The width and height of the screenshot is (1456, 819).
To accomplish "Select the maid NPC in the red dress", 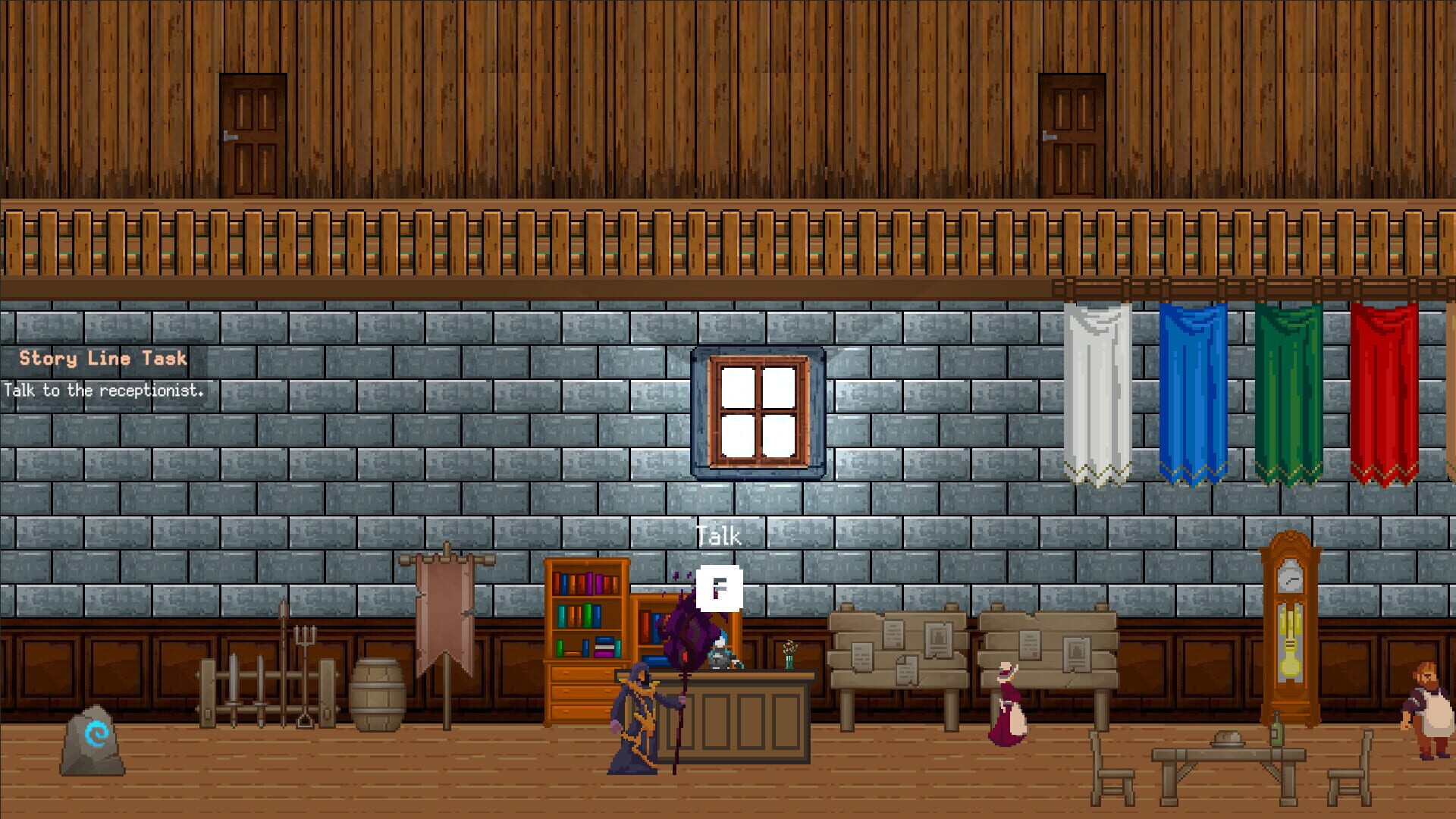I will tap(1006, 713).
